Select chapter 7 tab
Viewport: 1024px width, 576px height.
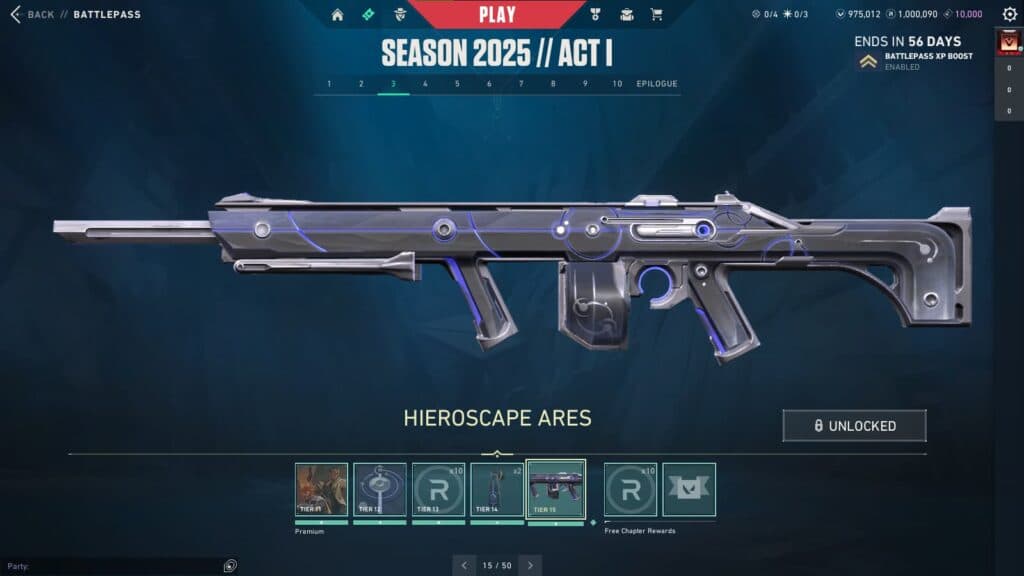coord(521,84)
